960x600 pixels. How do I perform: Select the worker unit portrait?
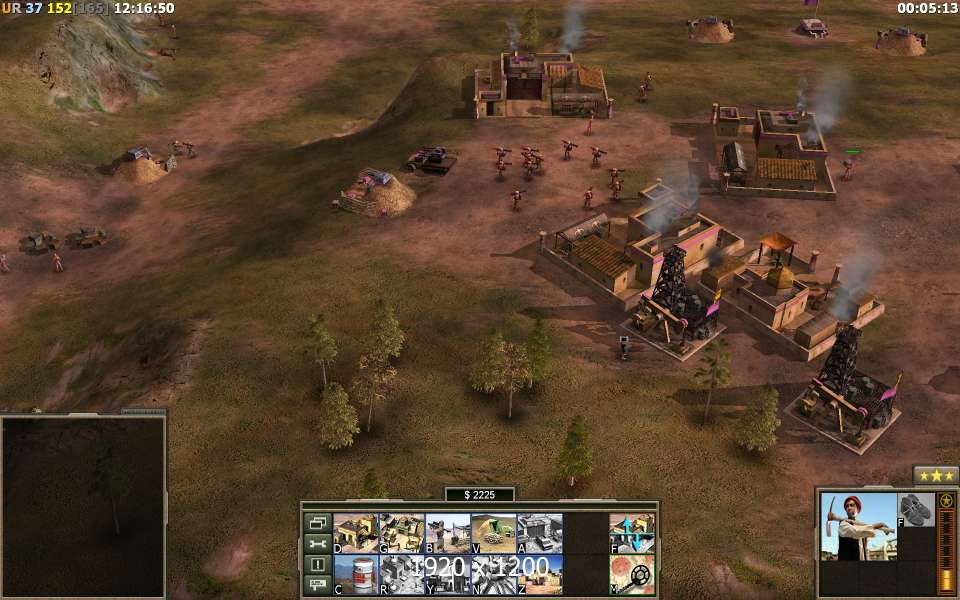coord(858,526)
